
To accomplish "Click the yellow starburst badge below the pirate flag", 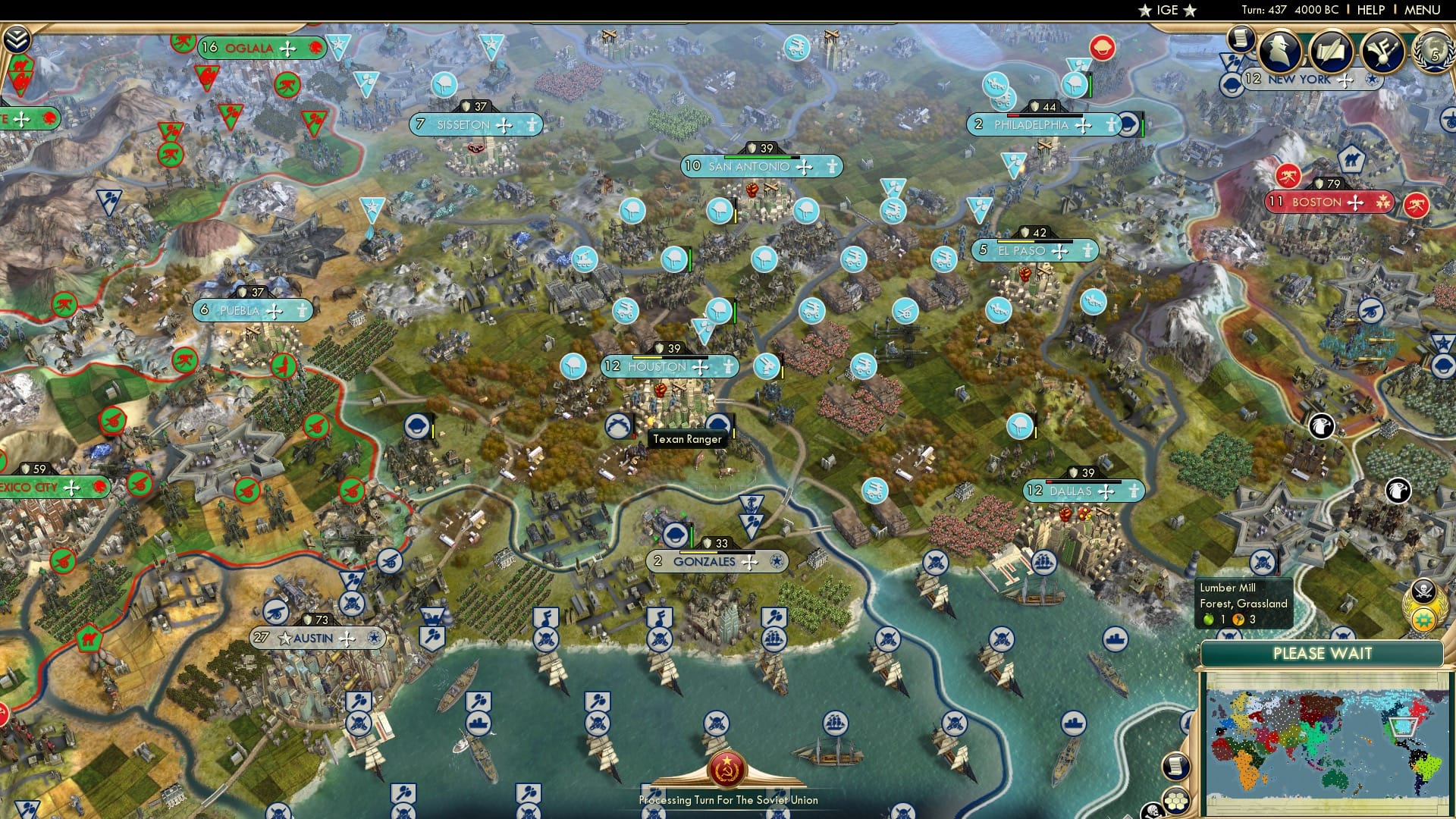I will click(1423, 620).
